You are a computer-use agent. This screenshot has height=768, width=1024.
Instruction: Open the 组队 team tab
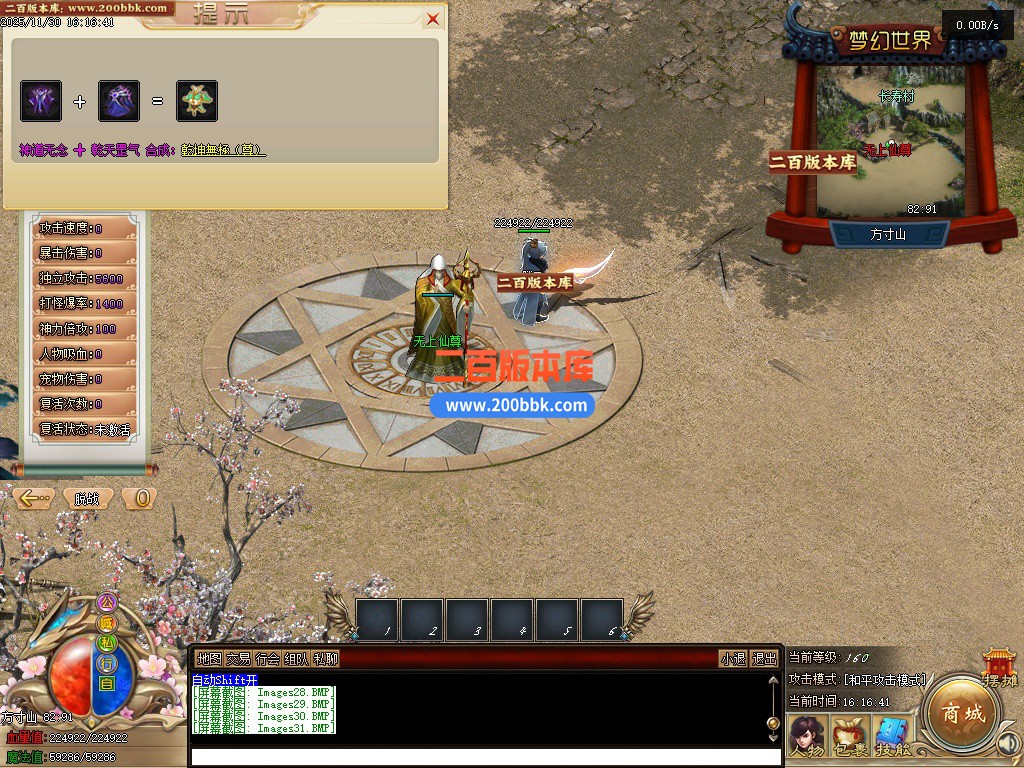(296, 659)
